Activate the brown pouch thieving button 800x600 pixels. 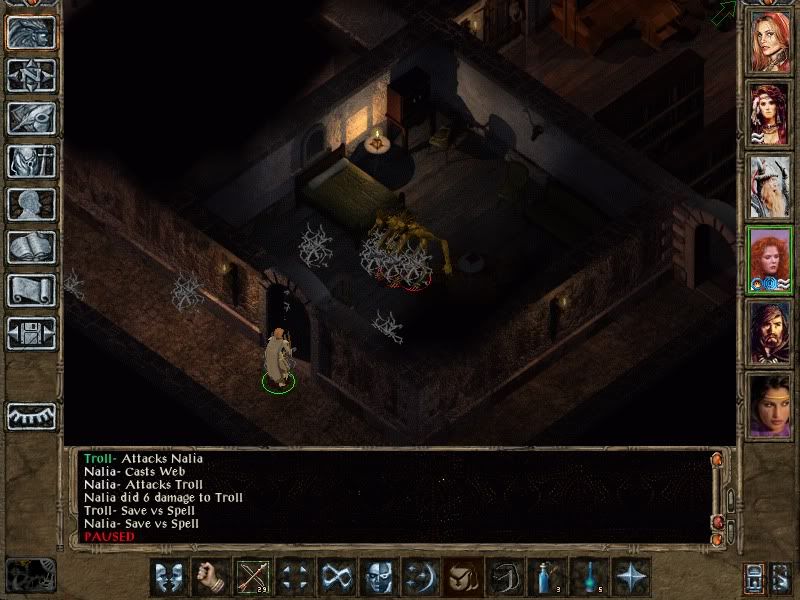(x=463, y=577)
